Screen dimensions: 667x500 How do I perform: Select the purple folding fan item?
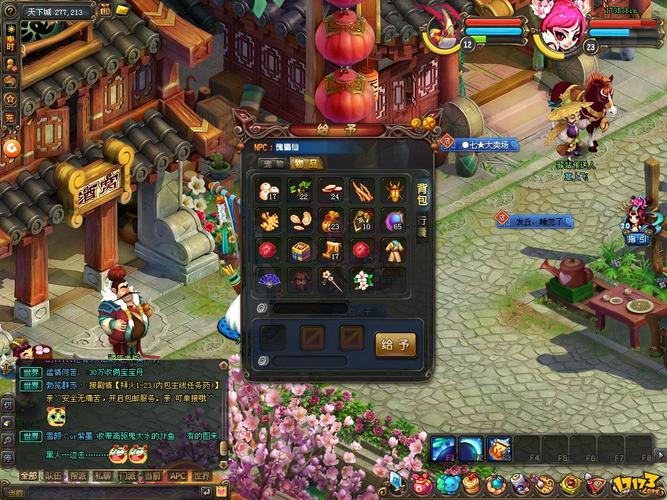pos(270,281)
